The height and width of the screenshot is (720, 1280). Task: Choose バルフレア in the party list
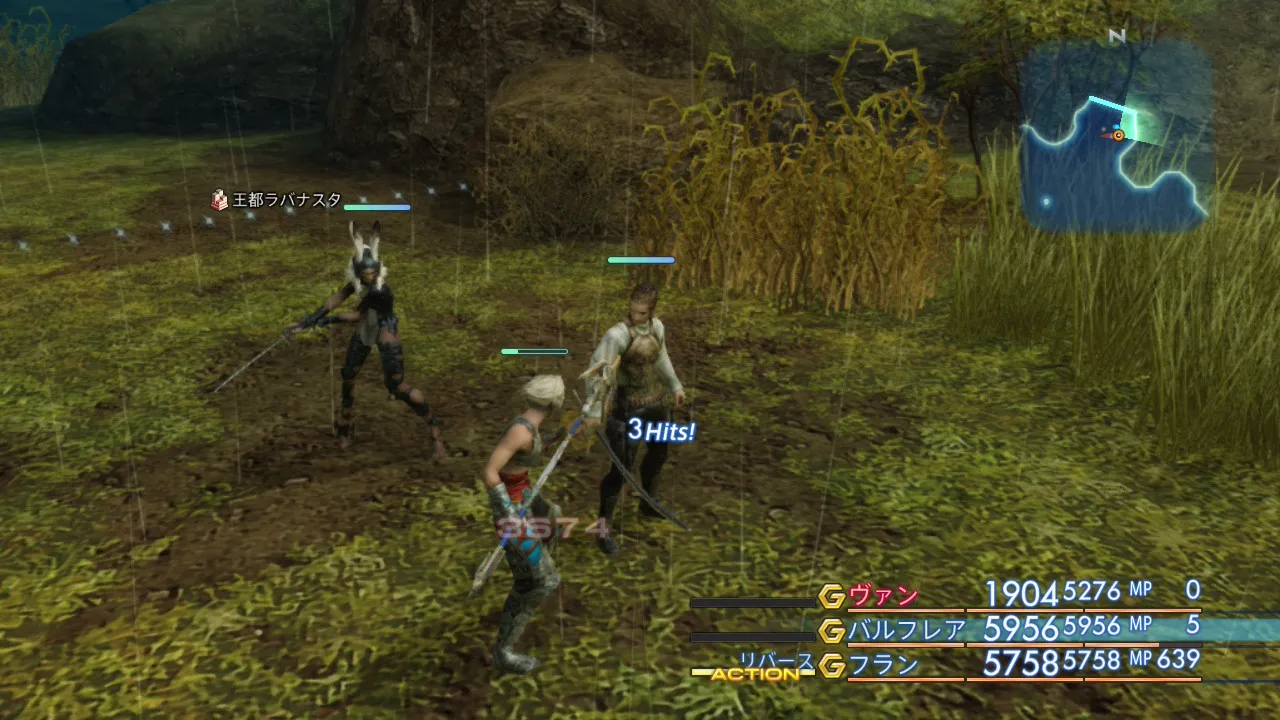(x=907, y=630)
